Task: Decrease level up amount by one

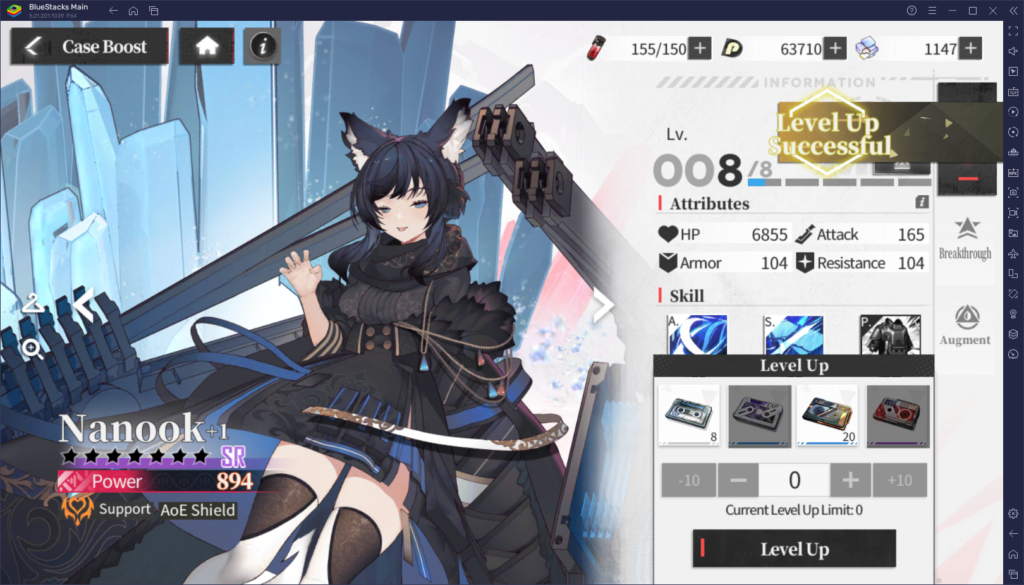Action: pos(738,481)
